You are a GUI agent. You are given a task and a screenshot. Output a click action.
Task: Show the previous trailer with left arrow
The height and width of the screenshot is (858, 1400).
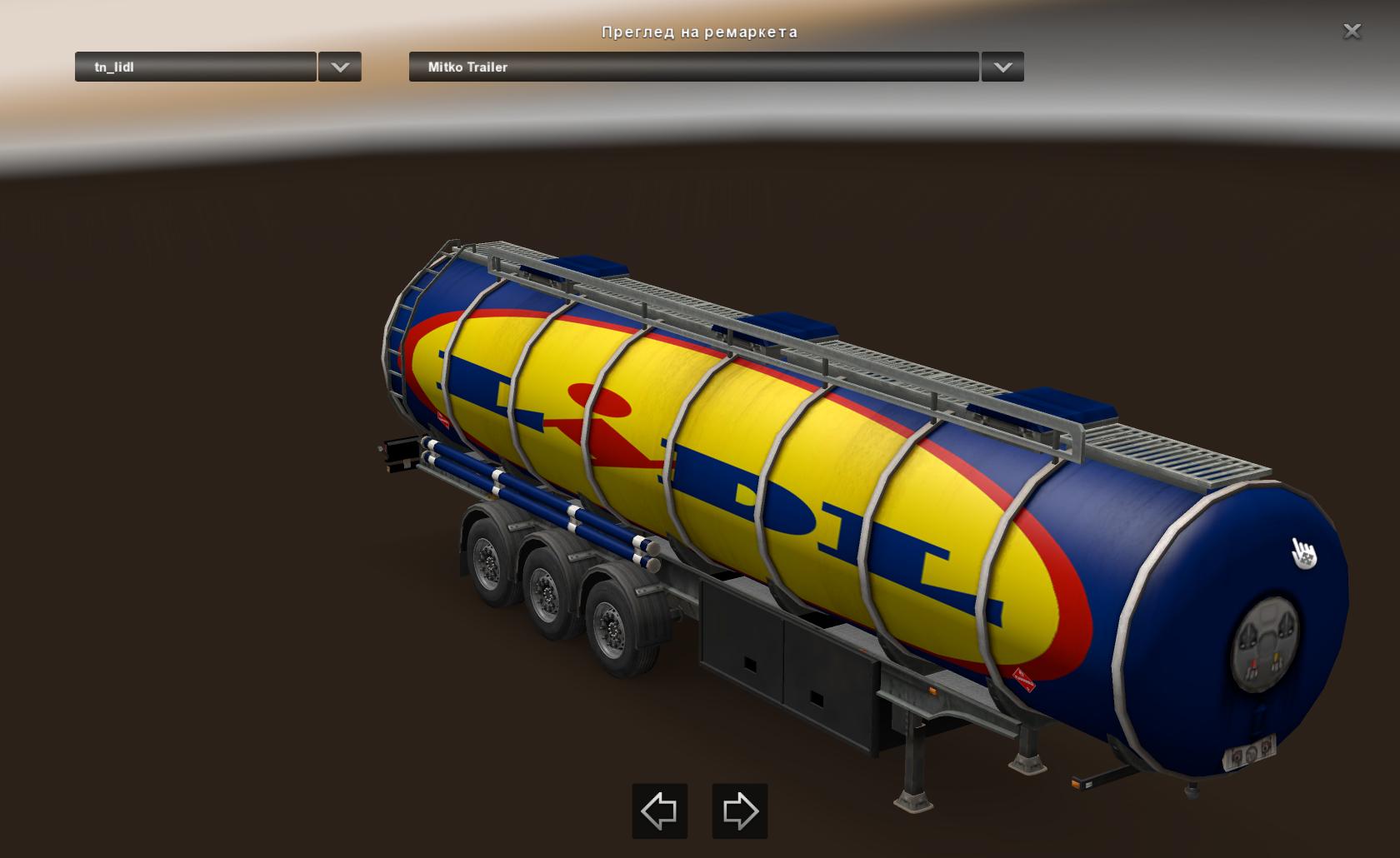point(659,811)
